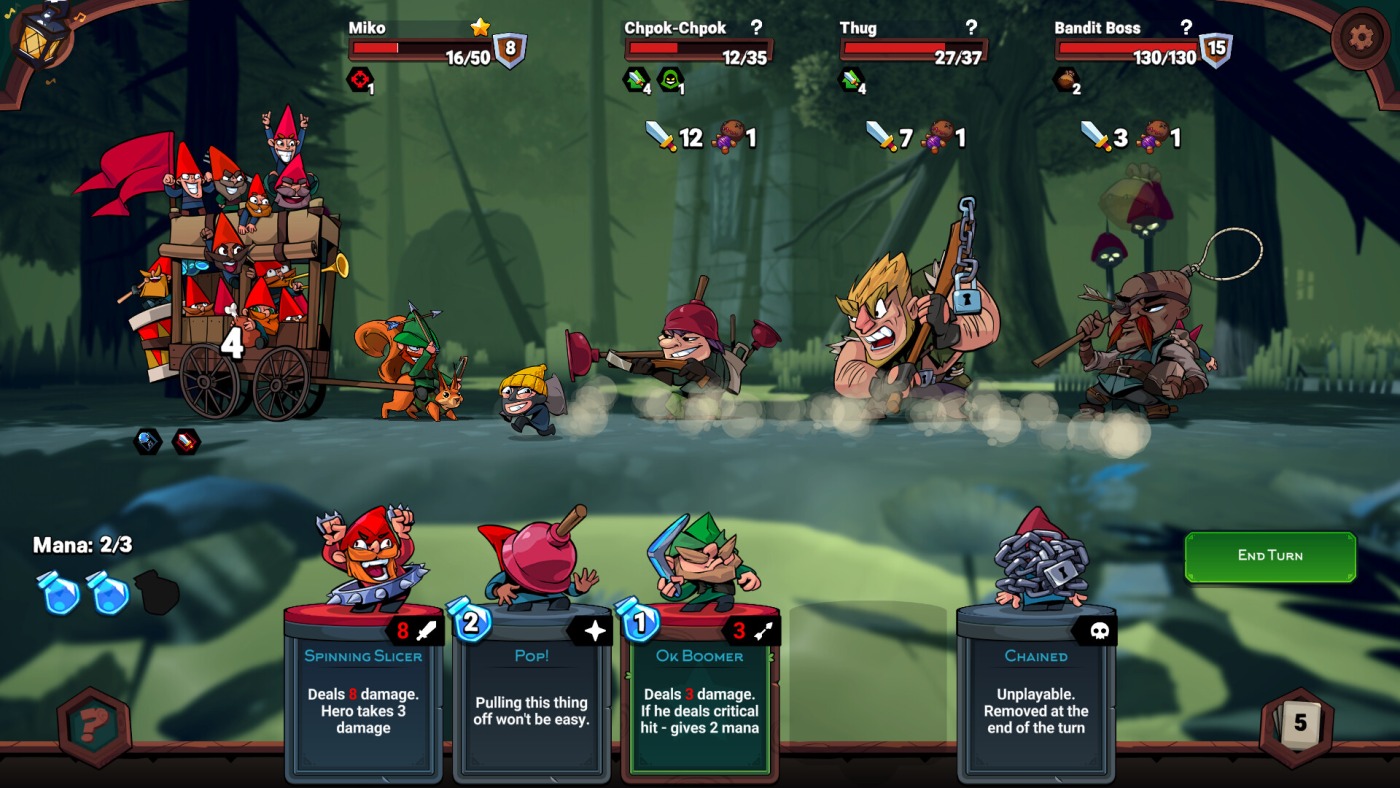The height and width of the screenshot is (788, 1400).
Task: Inspect the Thug's green sword buff icon
Action: [852, 79]
